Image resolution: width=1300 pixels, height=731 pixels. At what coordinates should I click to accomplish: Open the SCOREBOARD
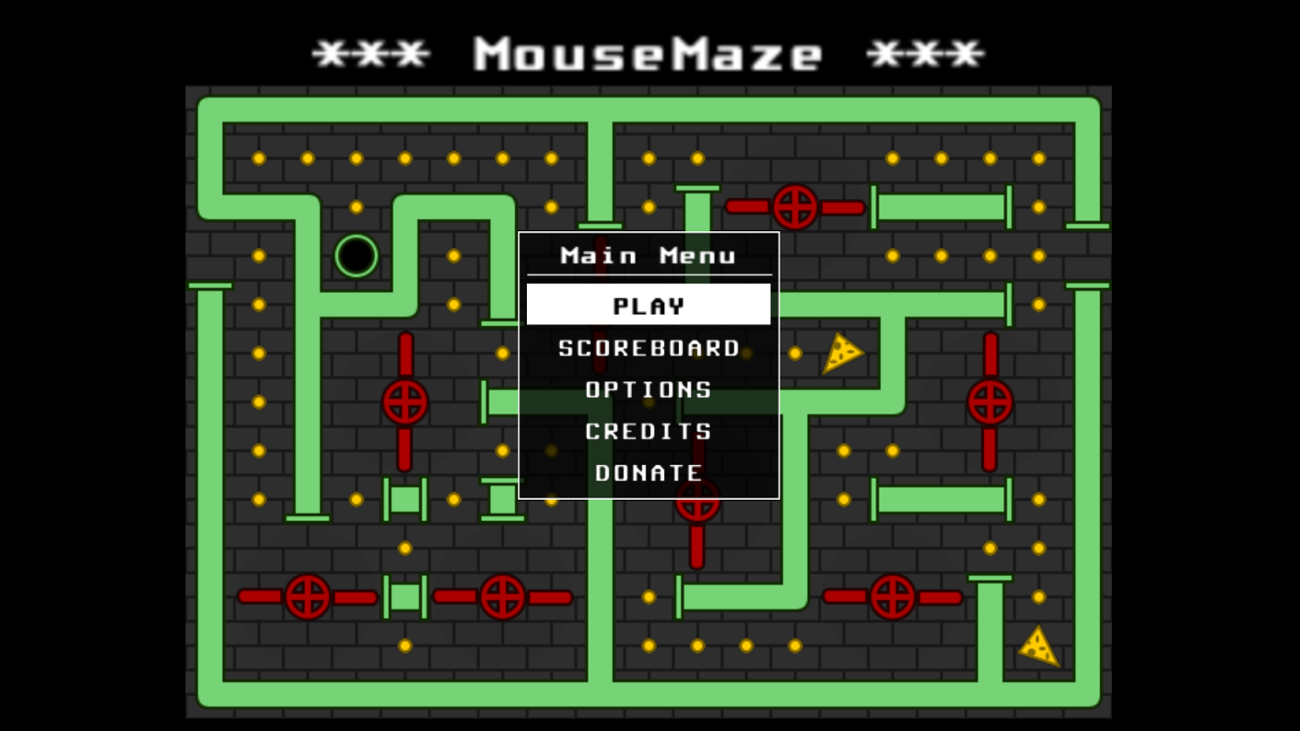pos(648,347)
